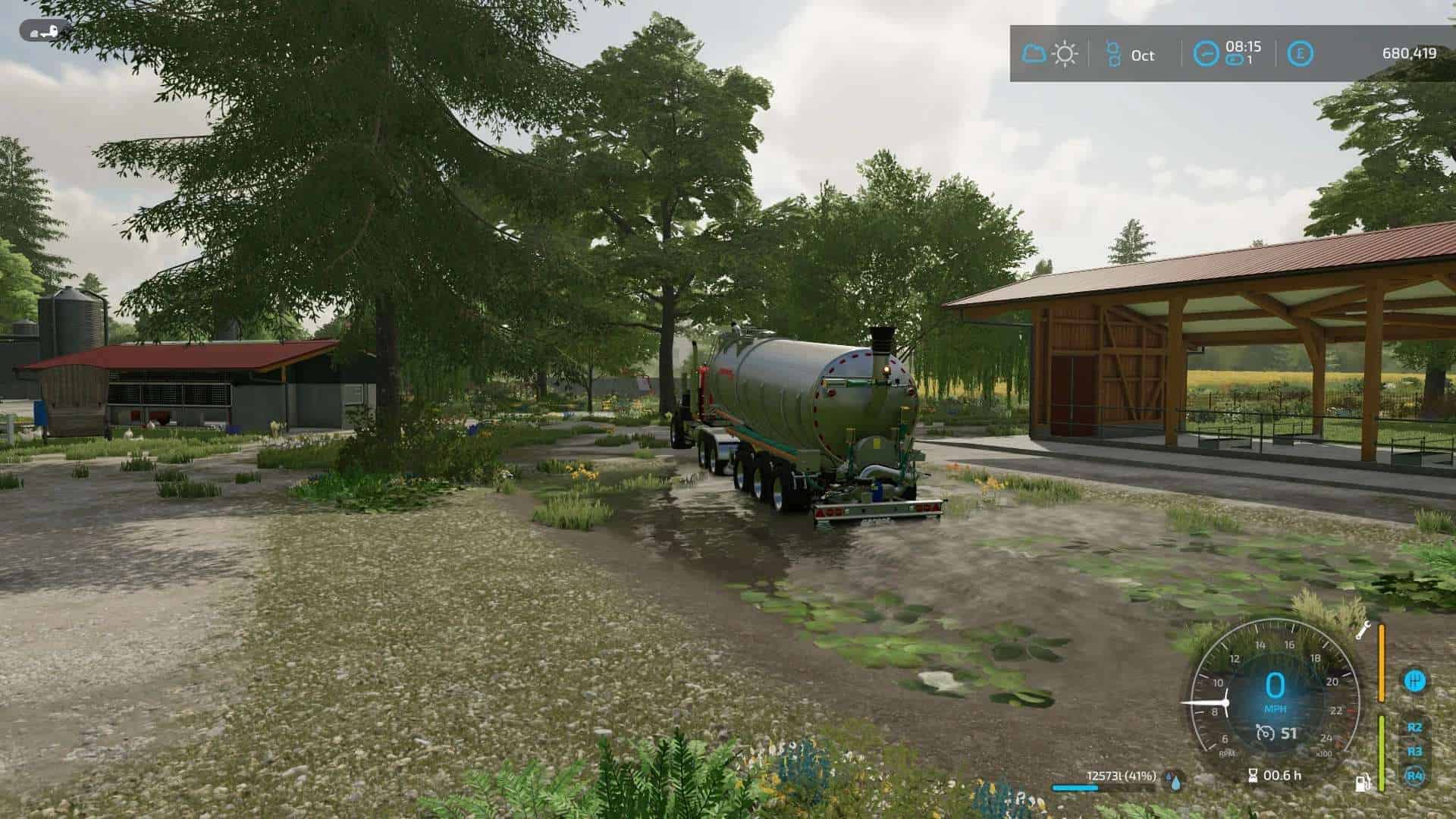Click the cloudy weather icon
The height and width of the screenshot is (819, 1456).
pyautogui.click(x=1034, y=53)
